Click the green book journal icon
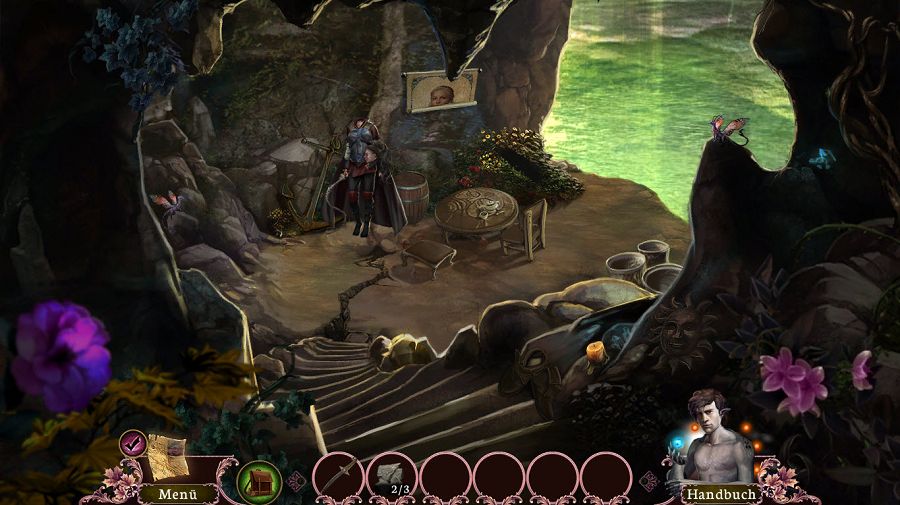The height and width of the screenshot is (505, 900). coord(258,478)
